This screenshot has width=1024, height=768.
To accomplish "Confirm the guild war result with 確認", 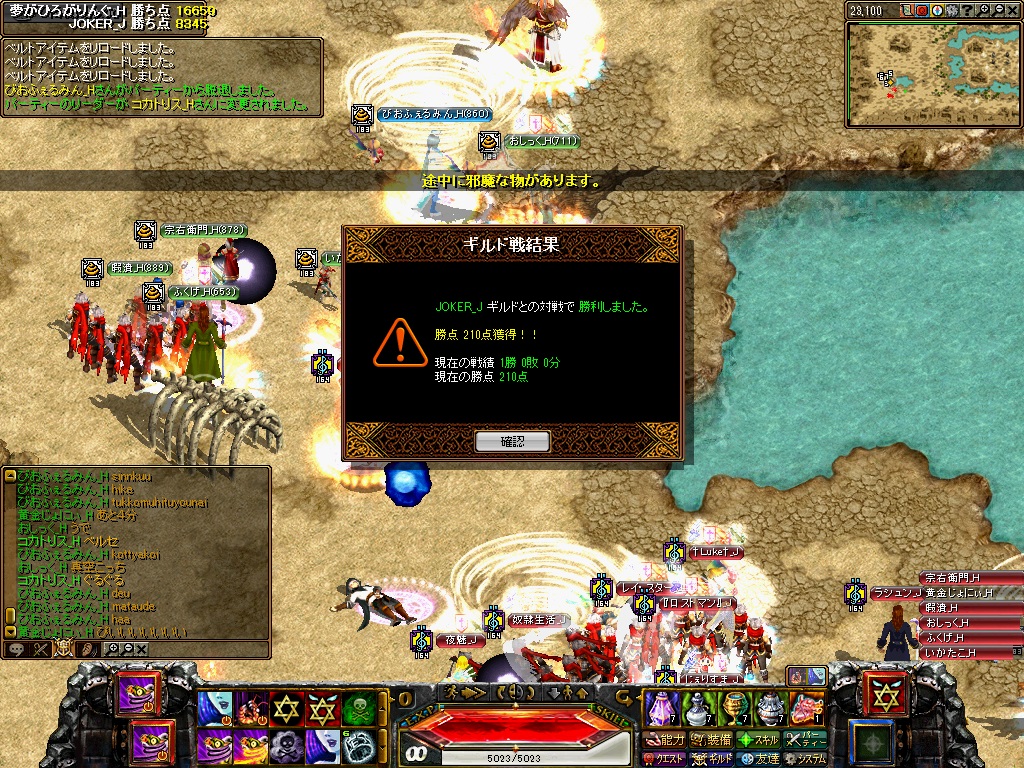I will (512, 441).
